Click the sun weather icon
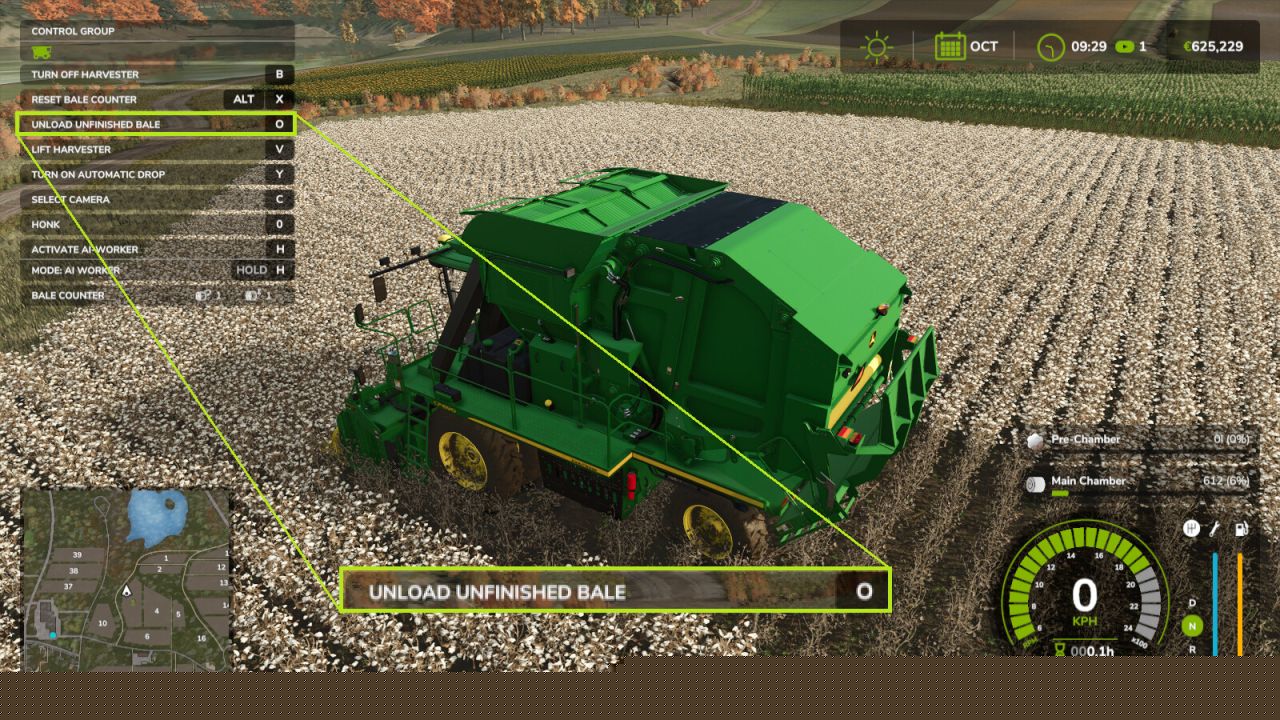 click(x=876, y=47)
